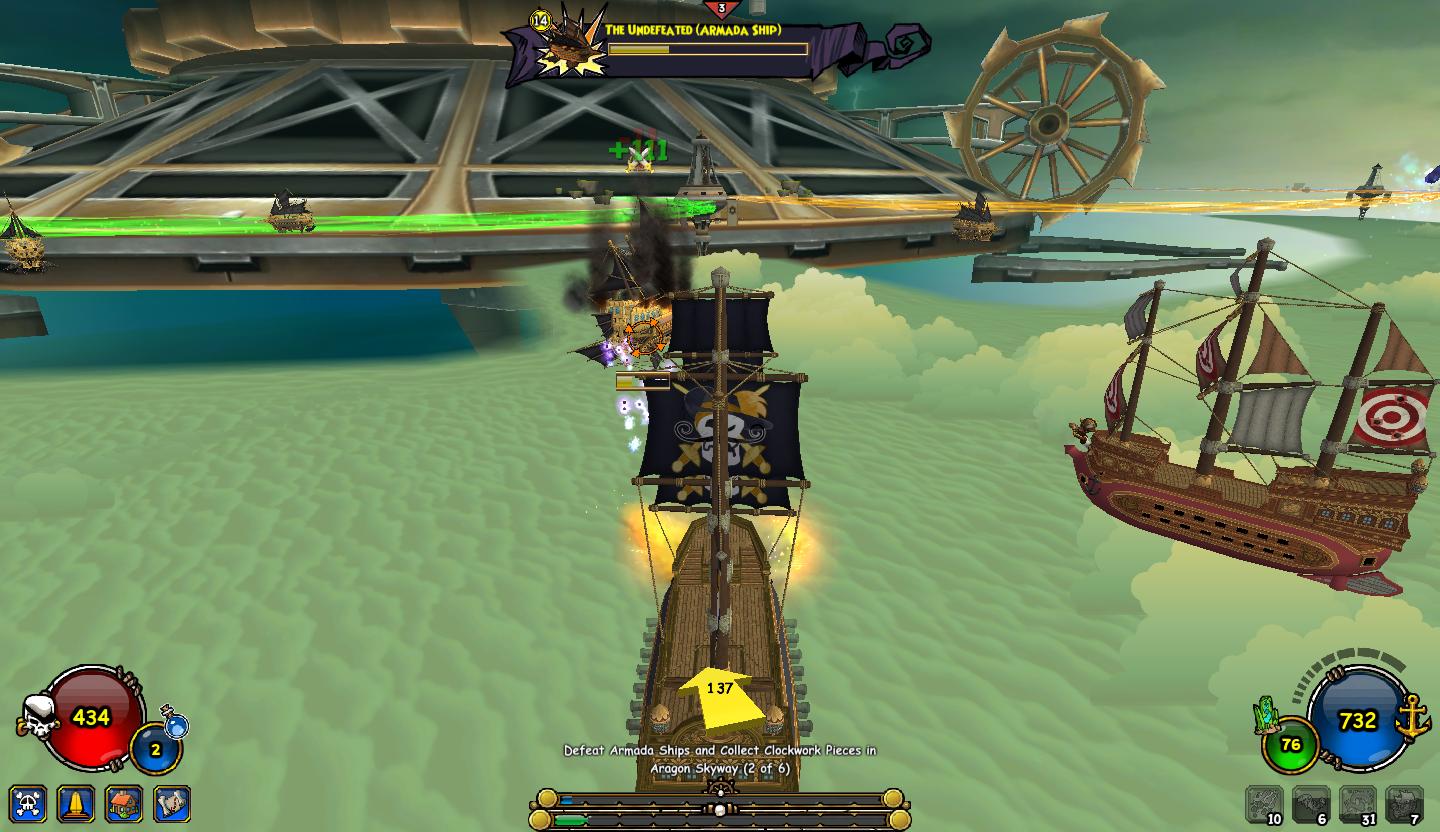
Task: Click the golden obelisk icon button
Action: (77, 803)
